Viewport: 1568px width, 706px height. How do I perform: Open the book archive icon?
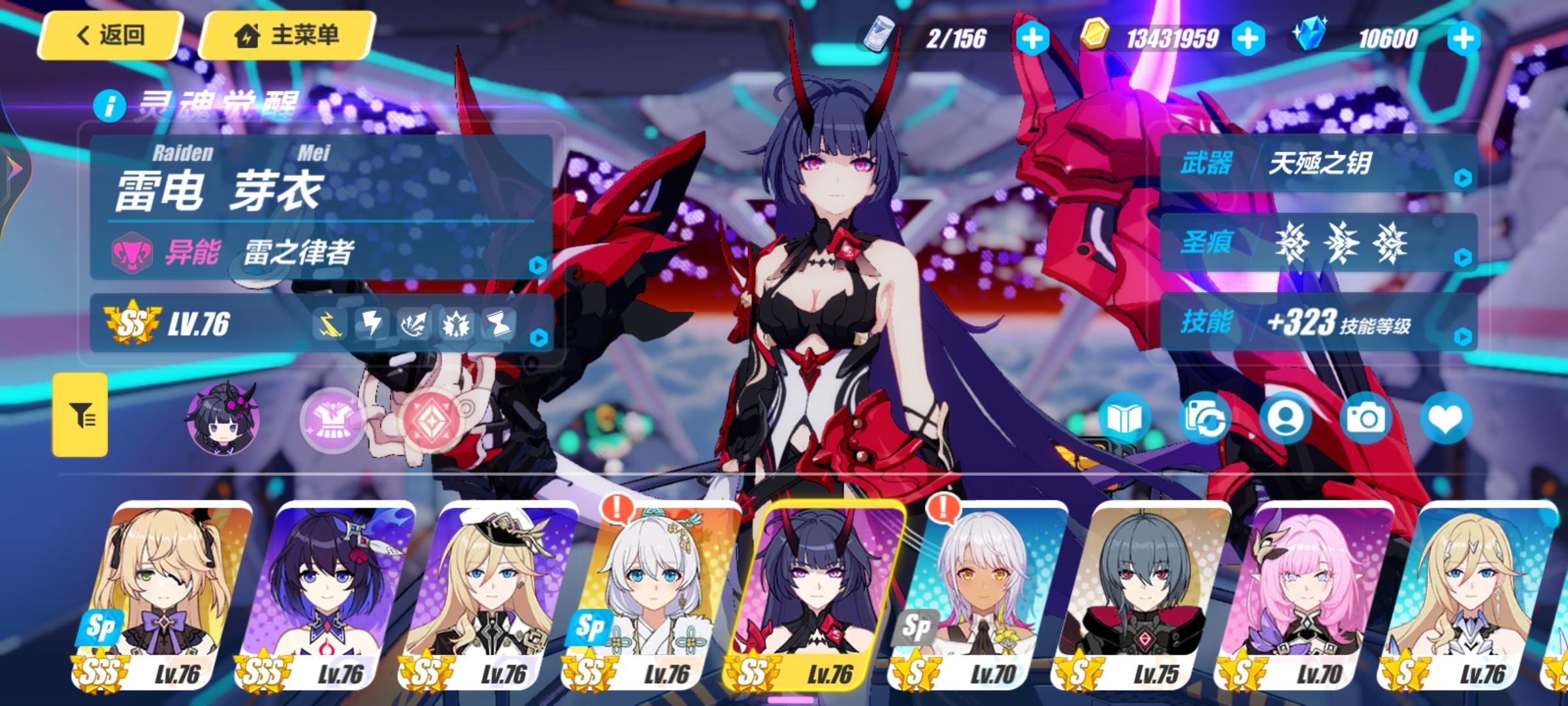[1124, 418]
